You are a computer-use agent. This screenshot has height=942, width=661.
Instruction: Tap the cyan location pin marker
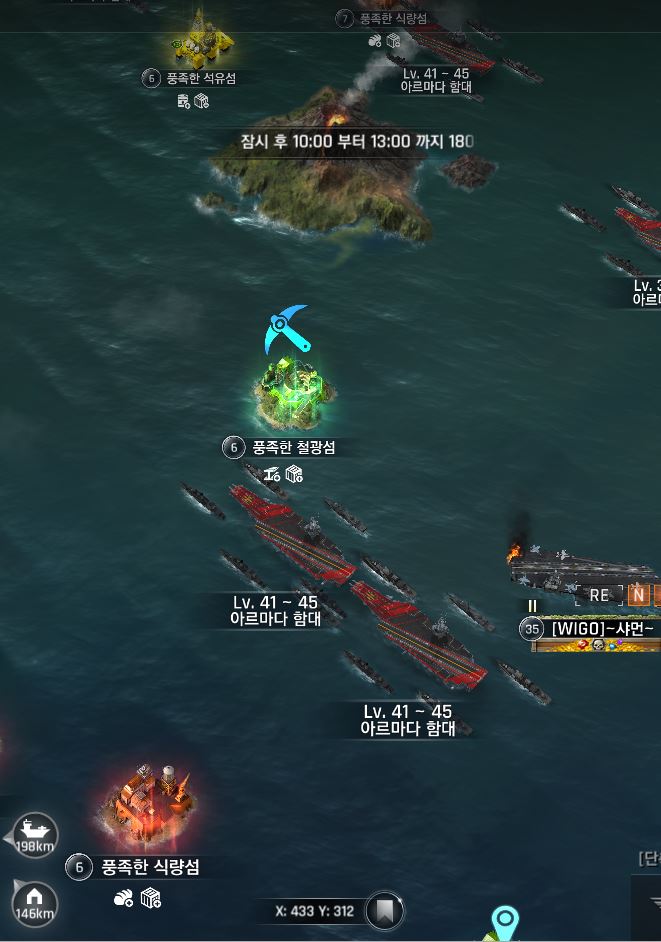coord(507,921)
